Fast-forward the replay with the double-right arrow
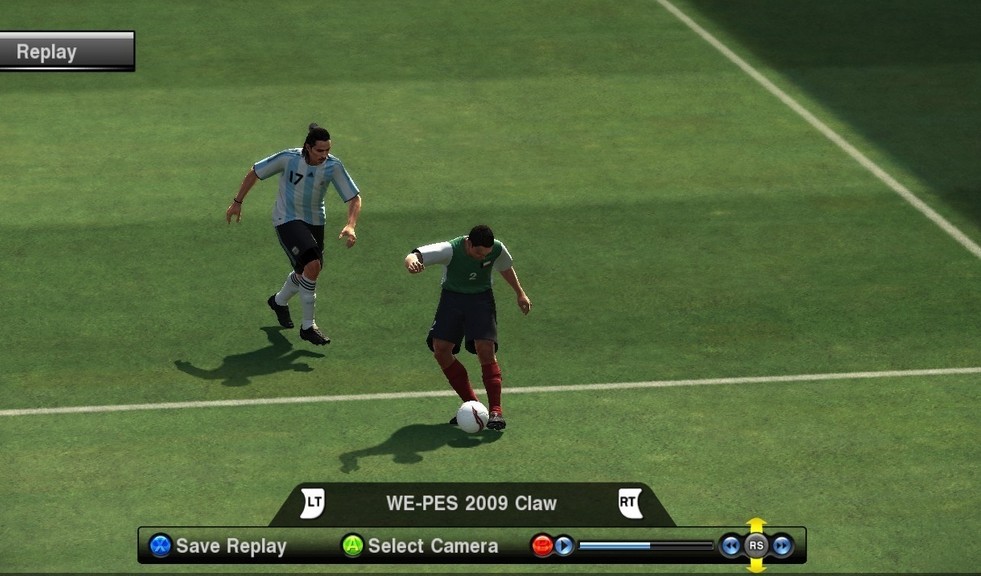The width and height of the screenshot is (981, 576). click(x=782, y=546)
